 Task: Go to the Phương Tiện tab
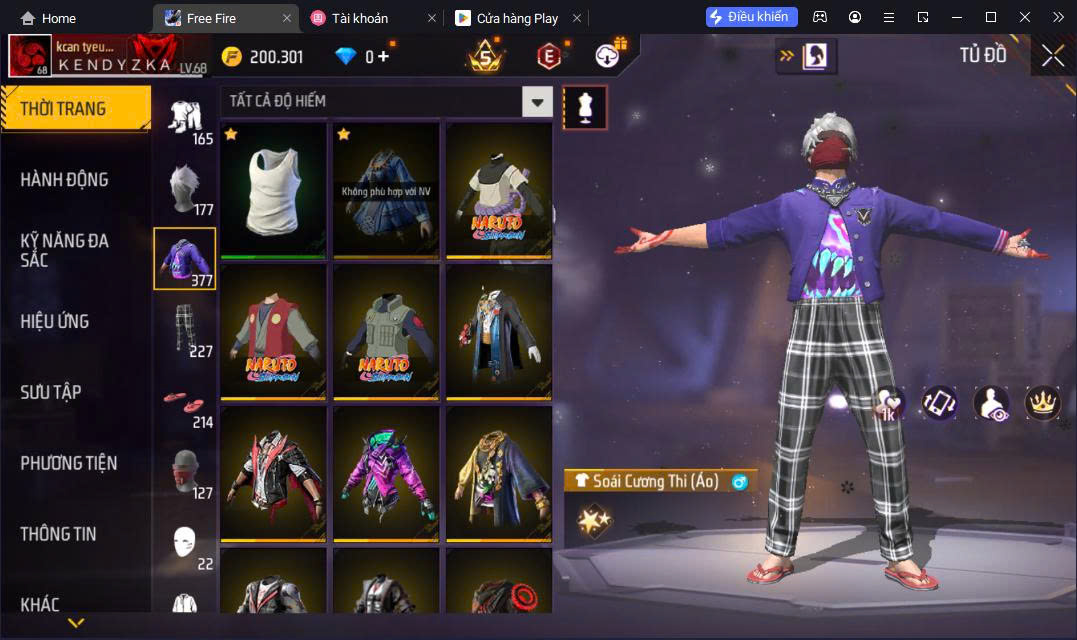pos(69,463)
